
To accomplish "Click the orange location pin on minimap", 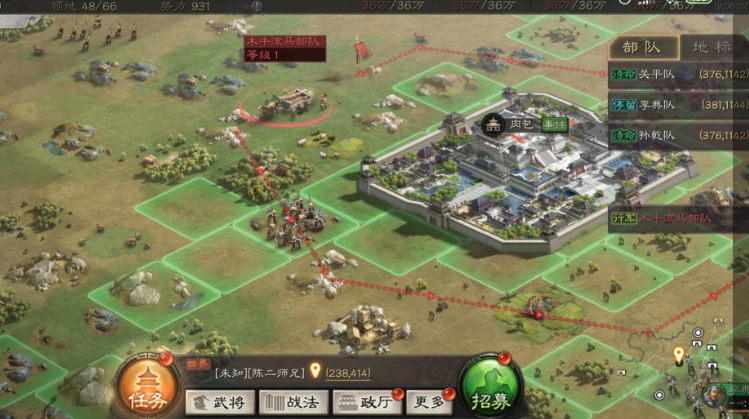I will tap(679, 354).
